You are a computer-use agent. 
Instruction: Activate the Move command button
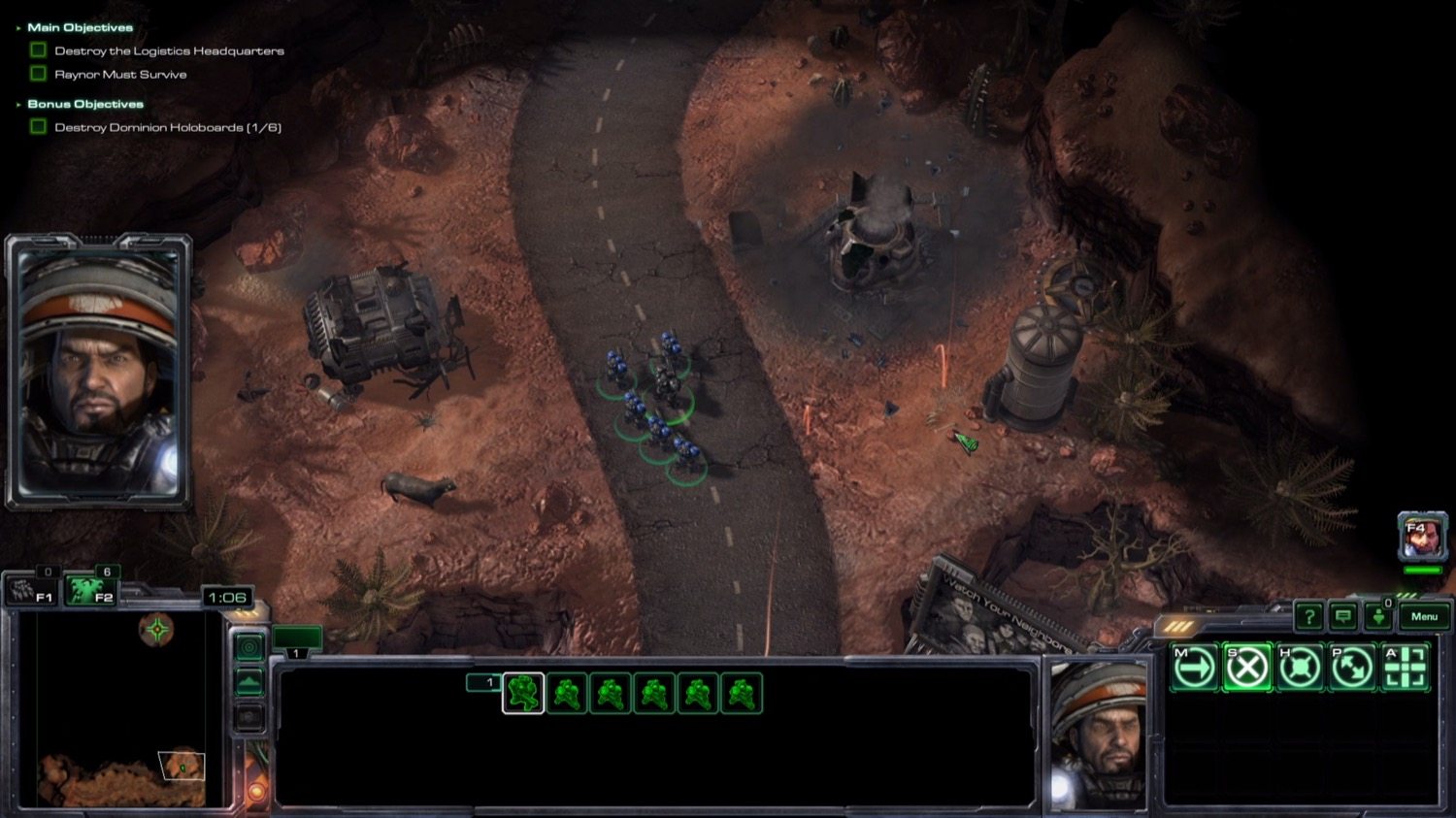[1194, 668]
